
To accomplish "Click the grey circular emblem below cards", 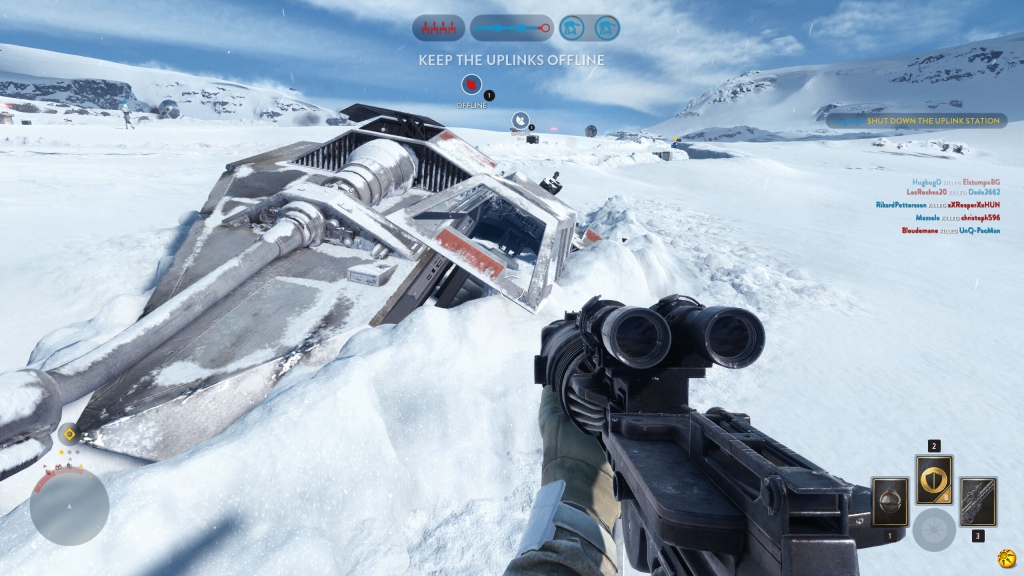I will coord(934,530).
